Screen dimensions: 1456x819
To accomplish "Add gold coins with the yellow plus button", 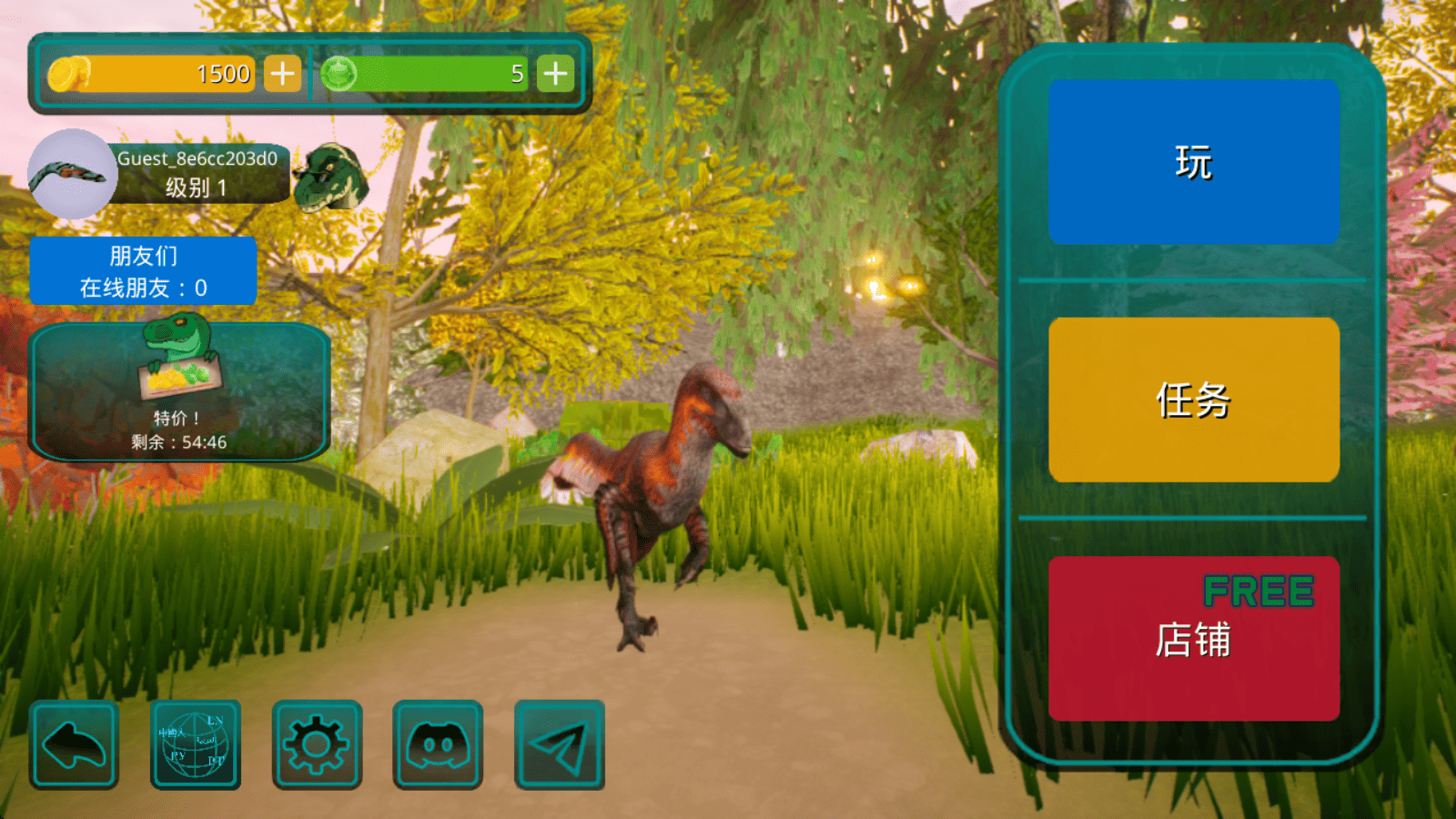I will coord(282,74).
